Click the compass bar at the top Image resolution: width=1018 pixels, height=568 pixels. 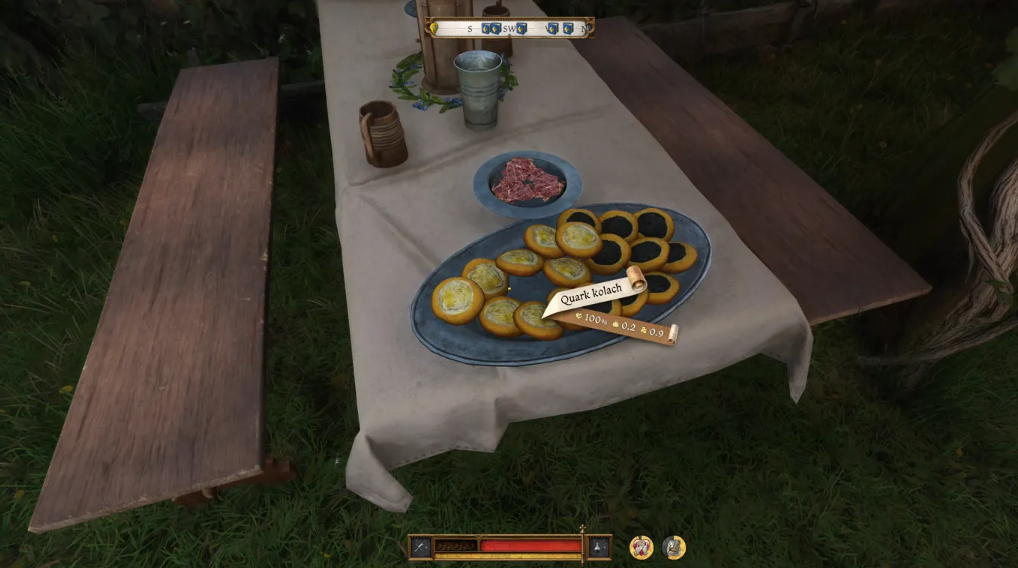coord(510,28)
